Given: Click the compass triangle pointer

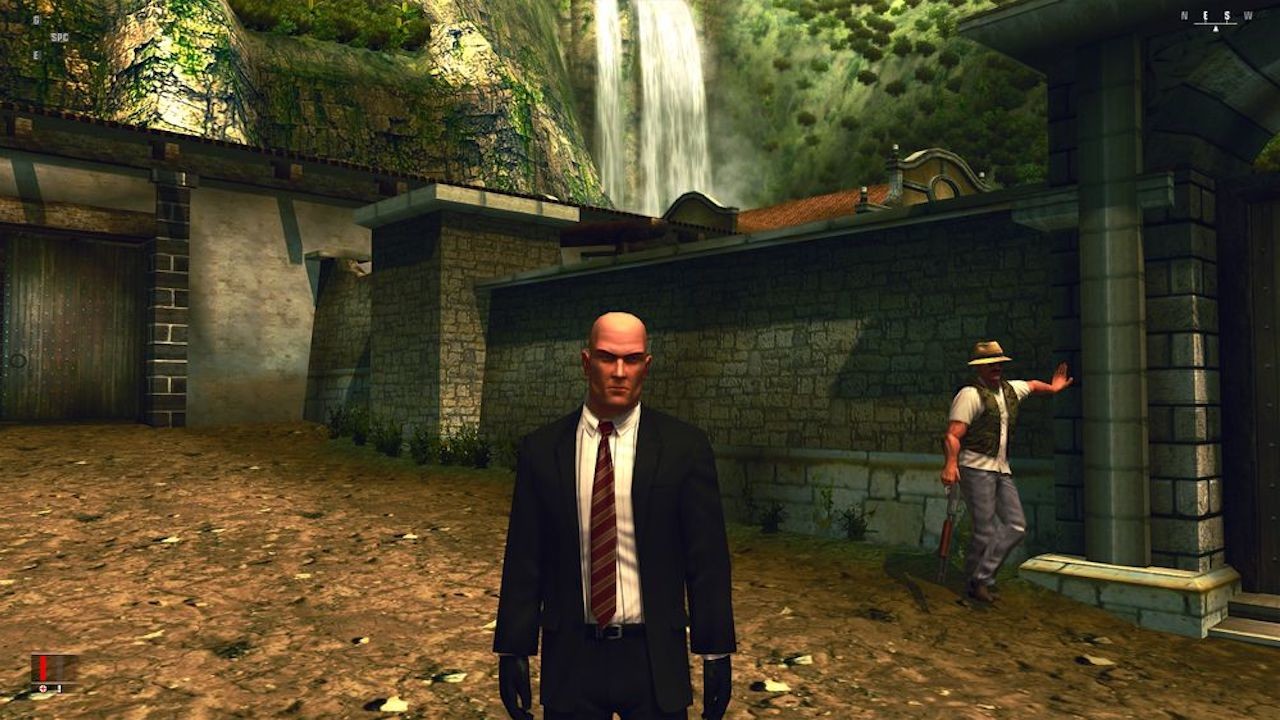Looking at the screenshot, I should (x=1215, y=28).
